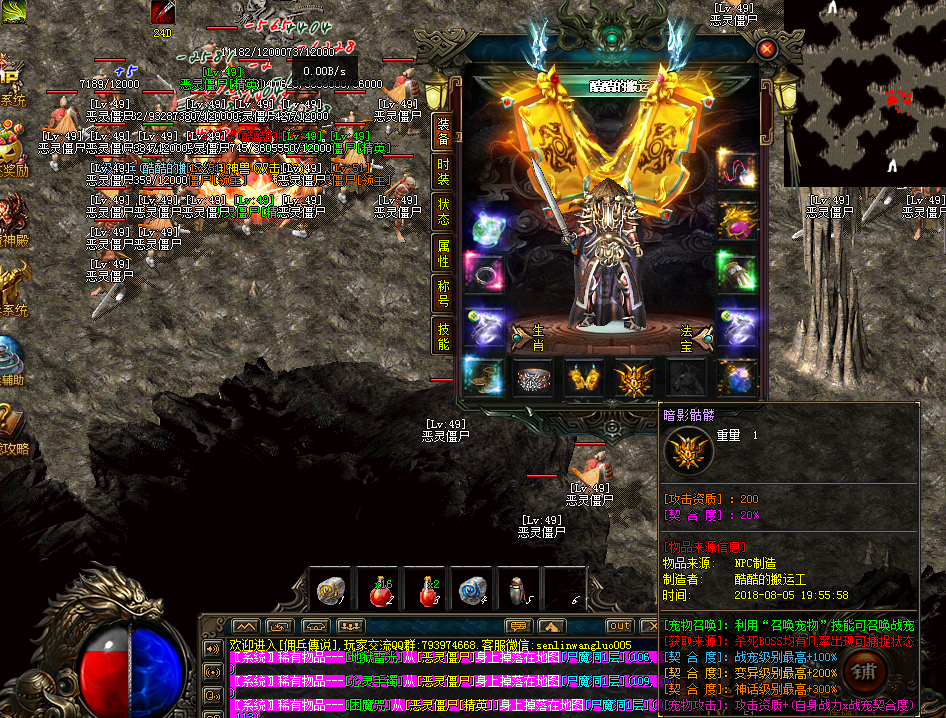This screenshot has height=718, width=946.
Task: Click the chat panel 'out' button
Action: 620,626
